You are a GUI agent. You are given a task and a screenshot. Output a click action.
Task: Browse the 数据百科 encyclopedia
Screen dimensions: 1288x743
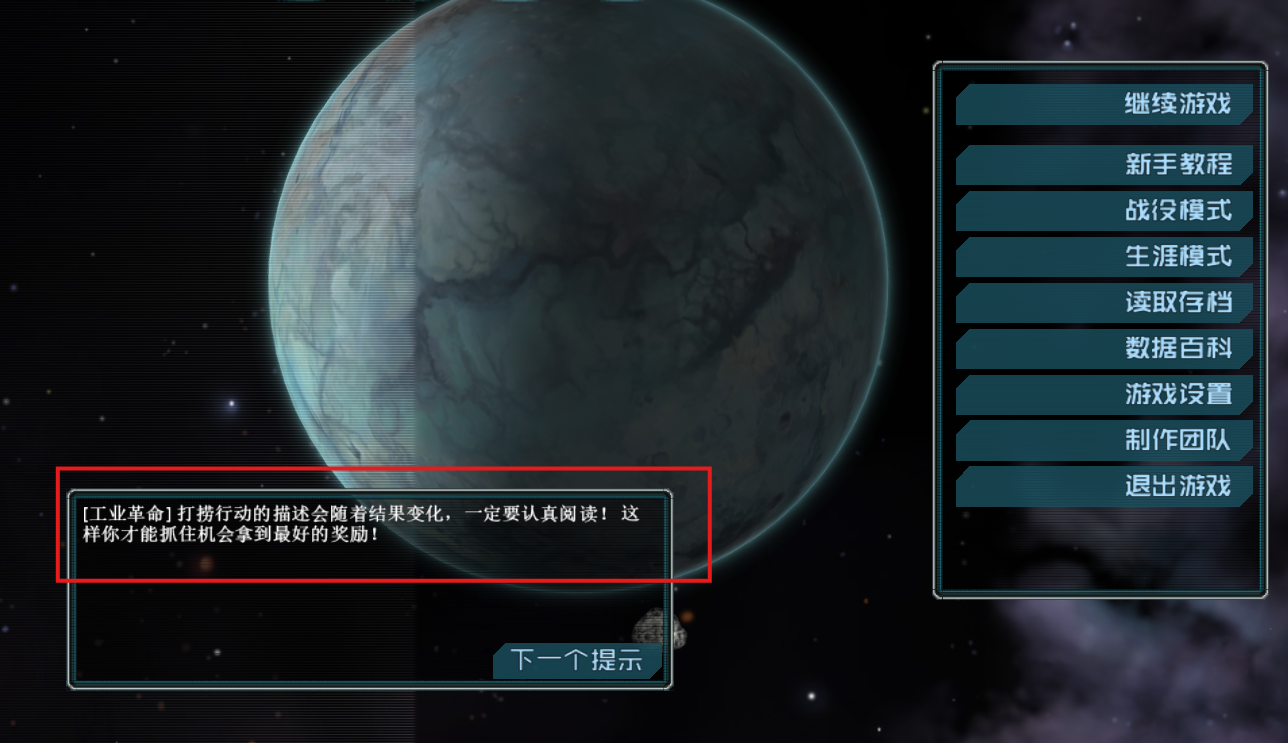[x=1103, y=349]
